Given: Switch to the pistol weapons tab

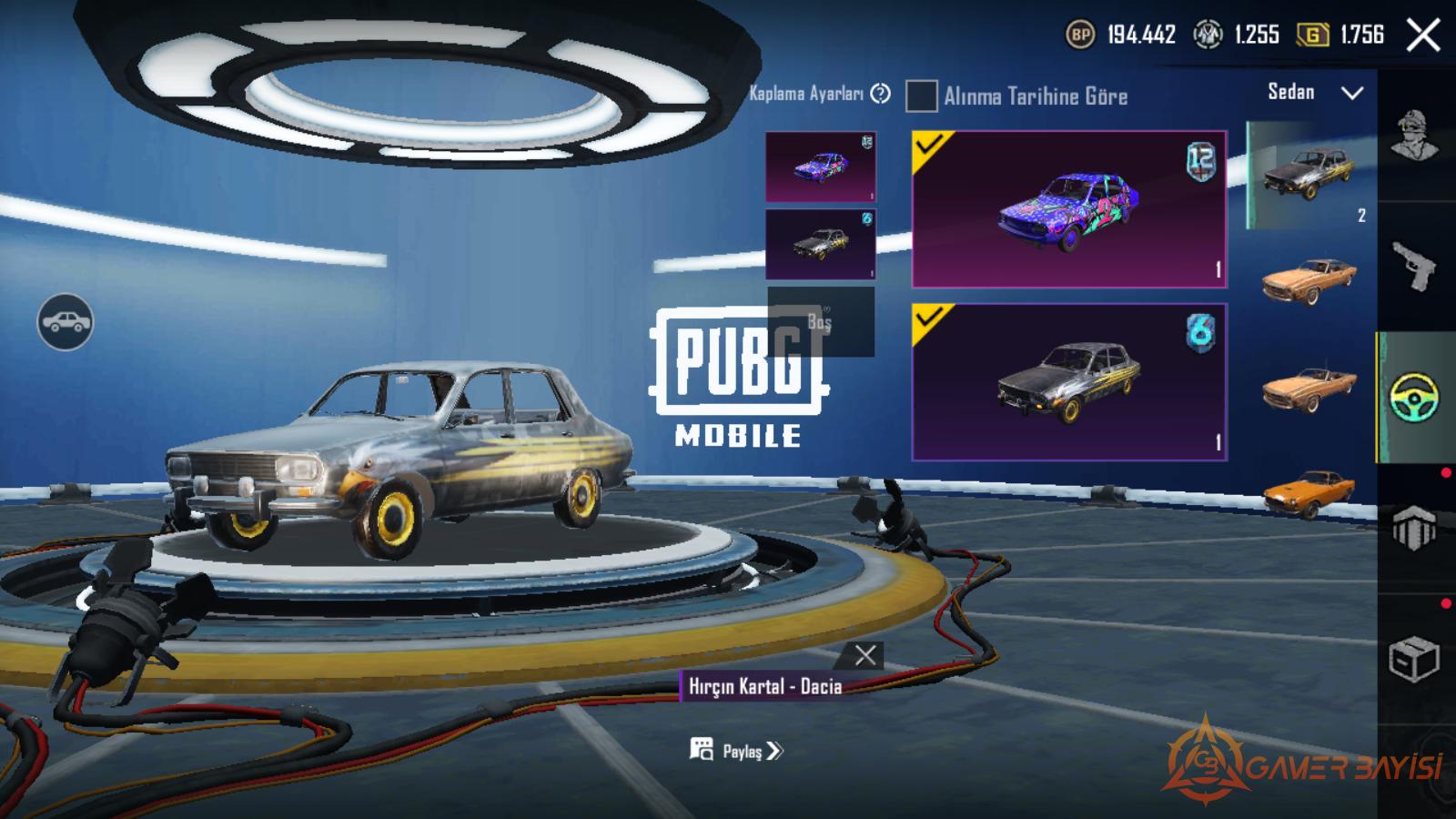Looking at the screenshot, I should [x=1414, y=268].
